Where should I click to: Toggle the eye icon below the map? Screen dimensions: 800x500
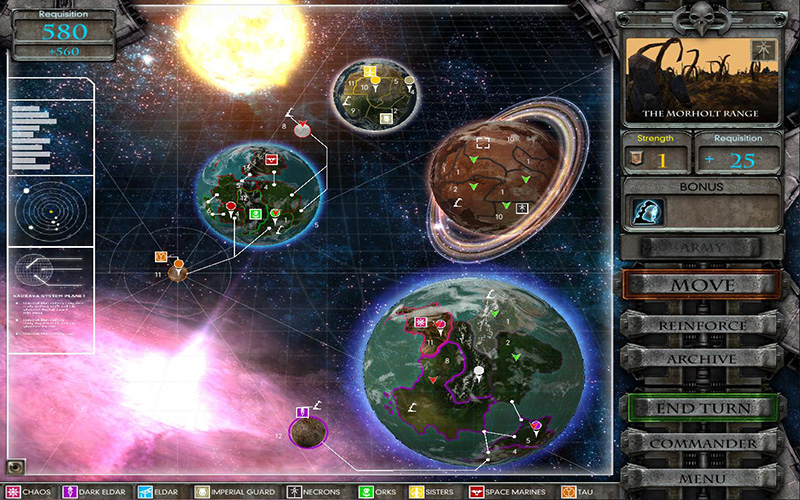coord(15,466)
